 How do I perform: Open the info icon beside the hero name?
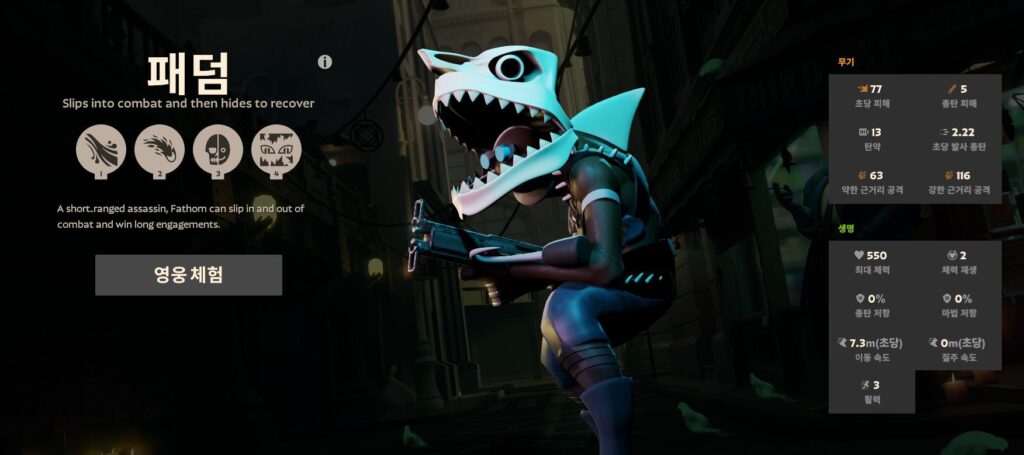pos(325,62)
